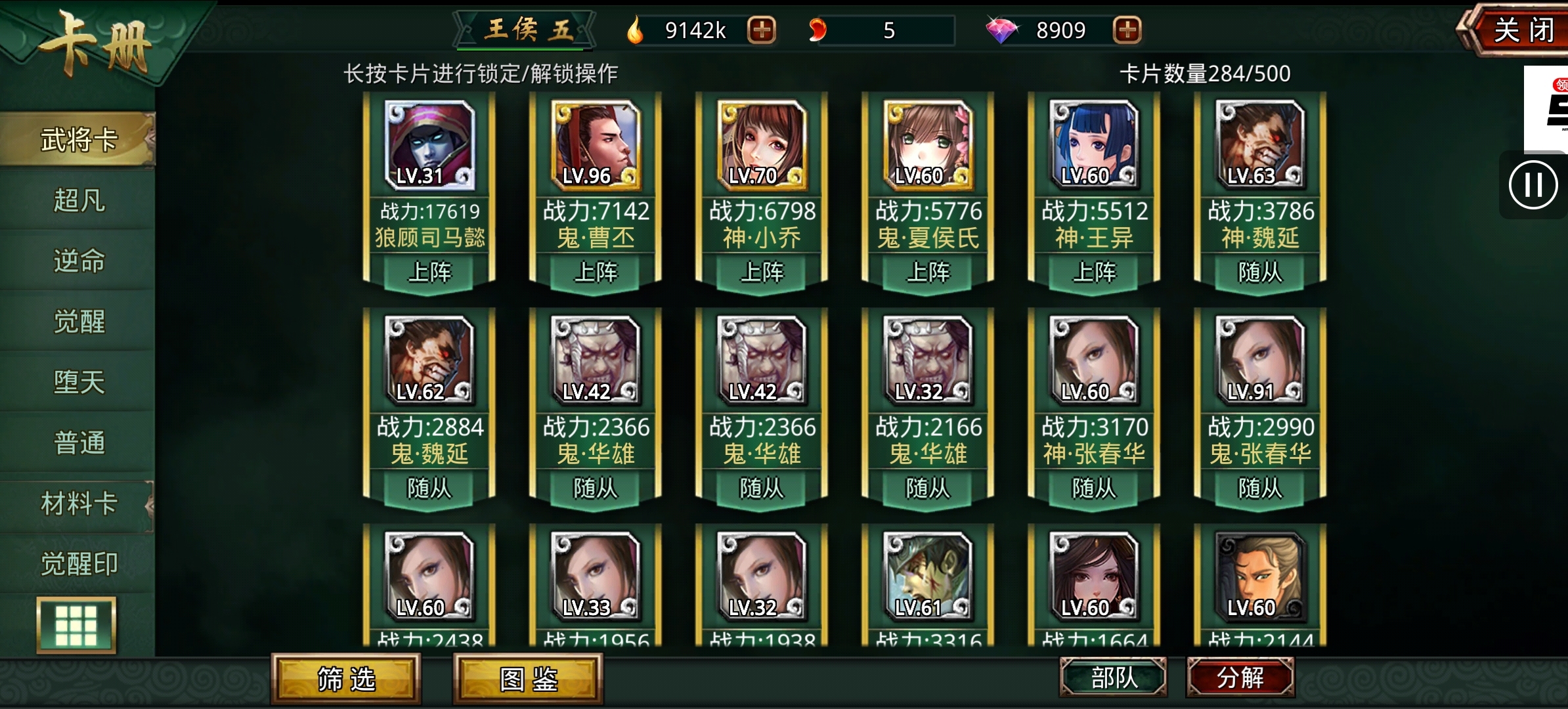This screenshot has height=709, width=1568.
Task: Expand the 觉醒印 section
Action: (79, 563)
